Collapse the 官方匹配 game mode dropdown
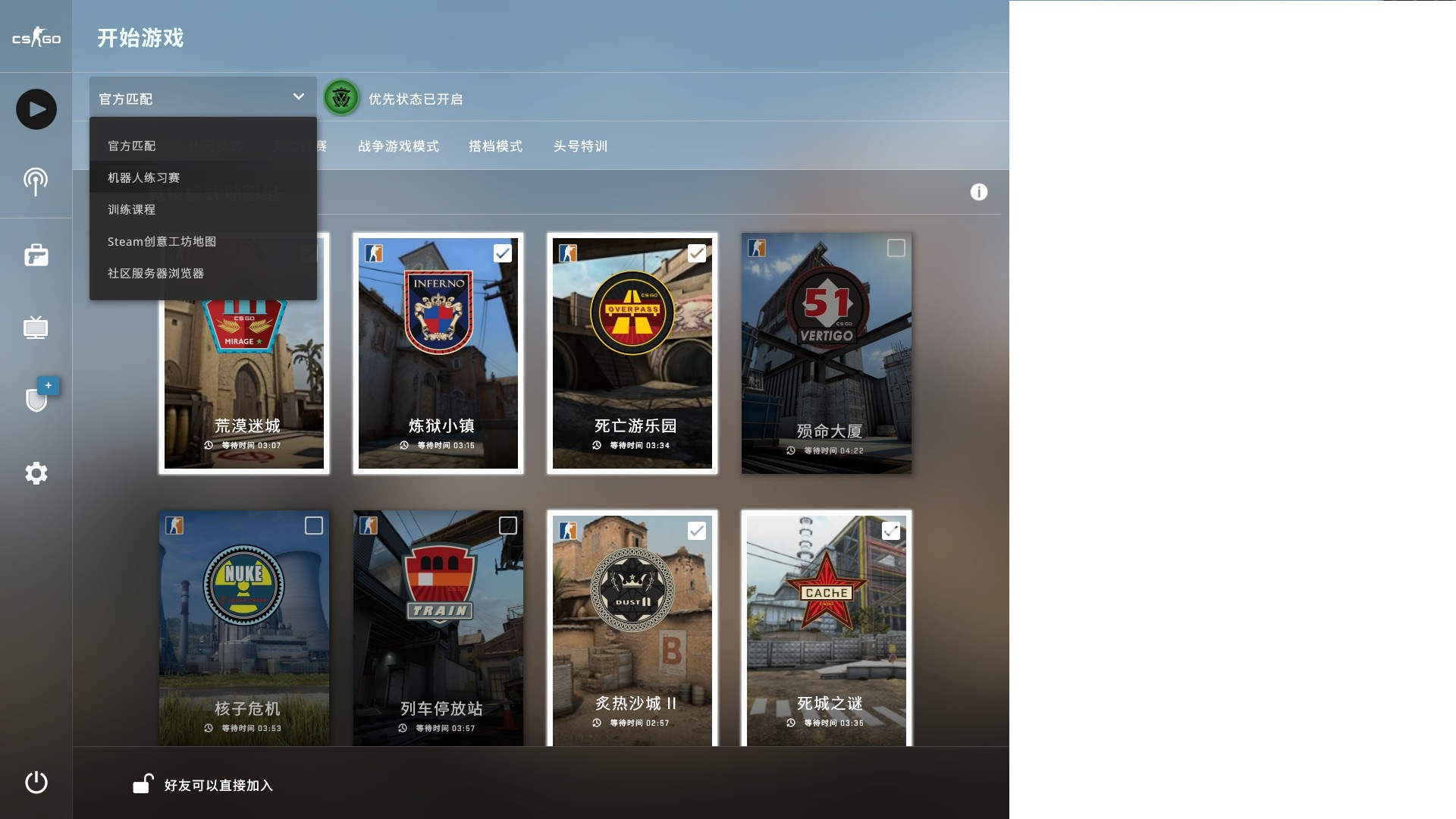1456x819 pixels. pyautogui.click(x=202, y=96)
